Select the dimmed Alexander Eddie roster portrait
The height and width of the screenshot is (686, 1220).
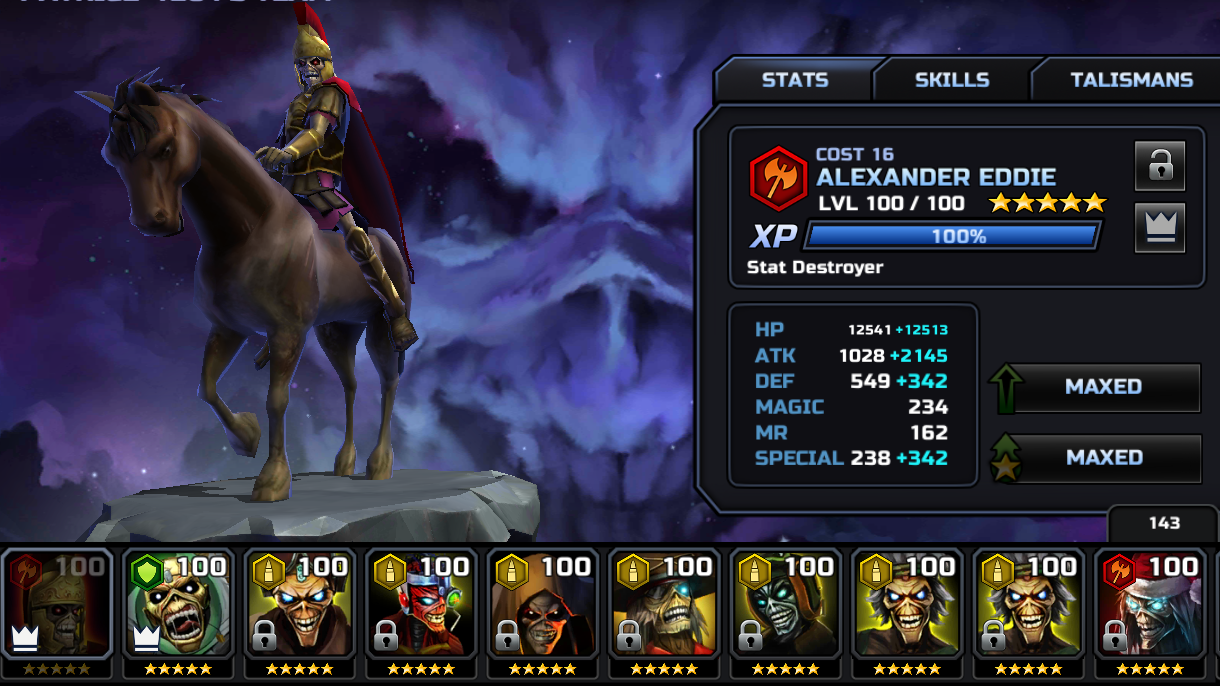(57, 606)
